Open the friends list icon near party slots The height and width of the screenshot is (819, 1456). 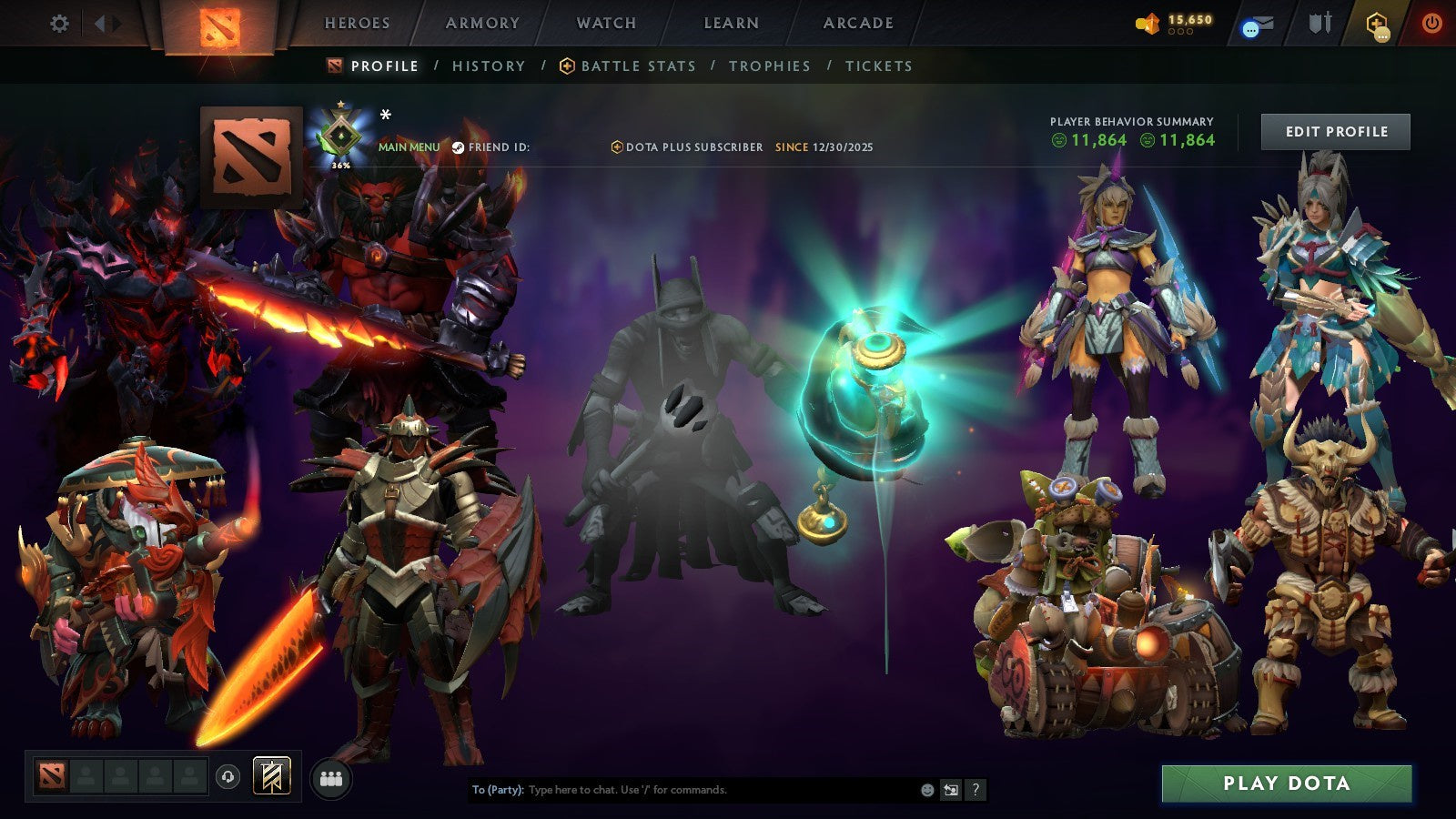[332, 778]
